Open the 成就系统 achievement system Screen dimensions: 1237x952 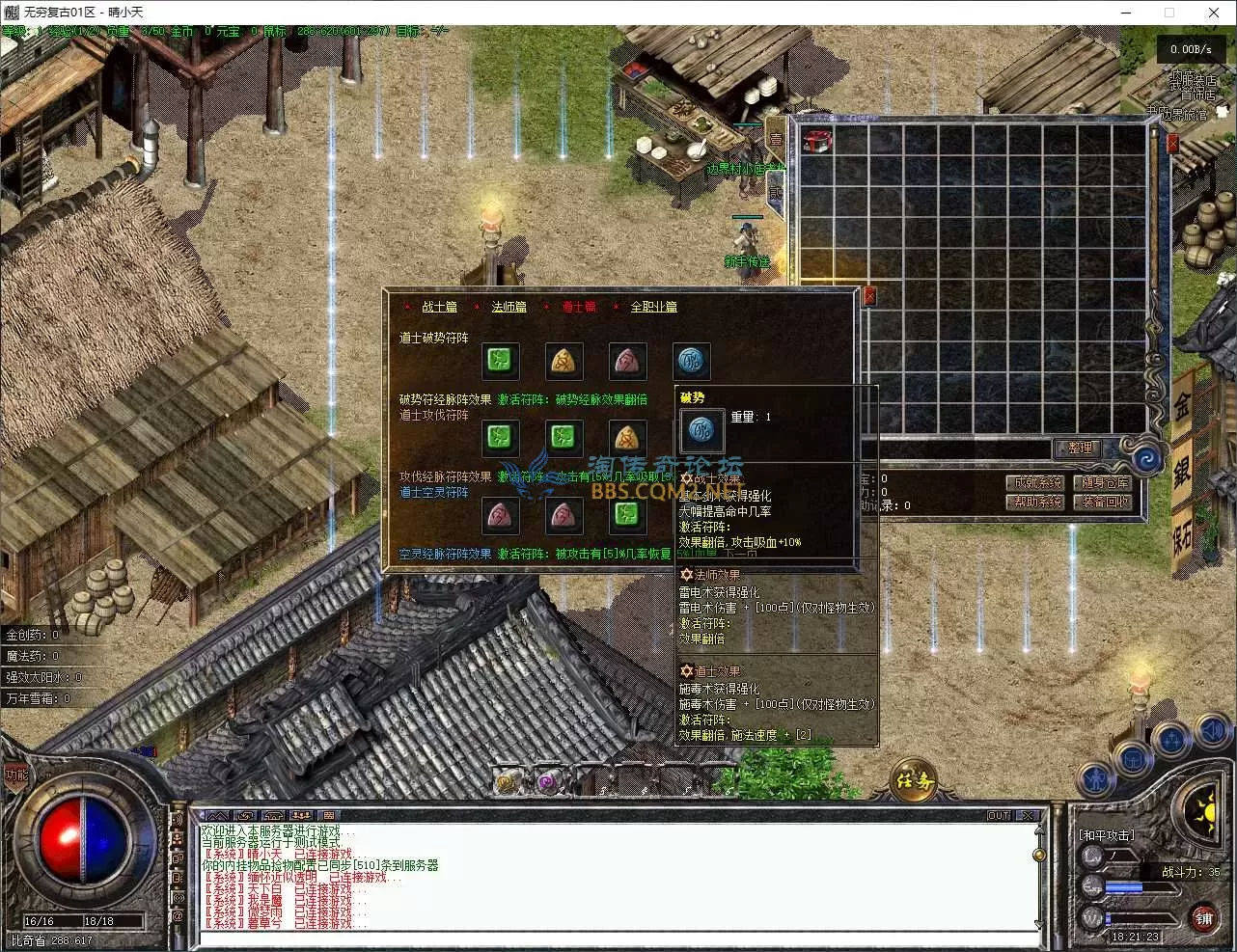(1038, 482)
